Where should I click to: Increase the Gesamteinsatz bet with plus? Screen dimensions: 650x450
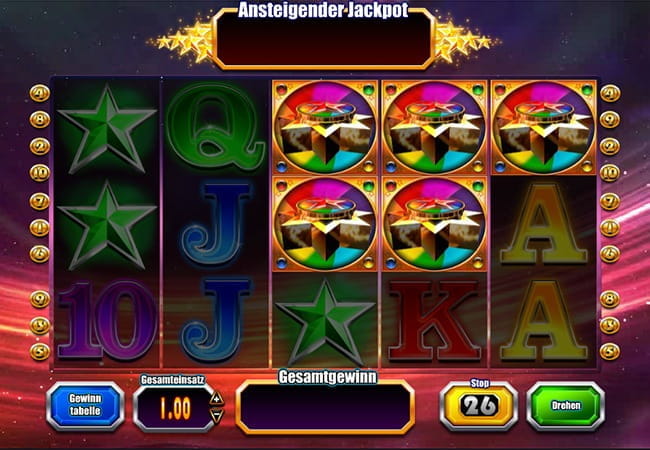(x=218, y=397)
